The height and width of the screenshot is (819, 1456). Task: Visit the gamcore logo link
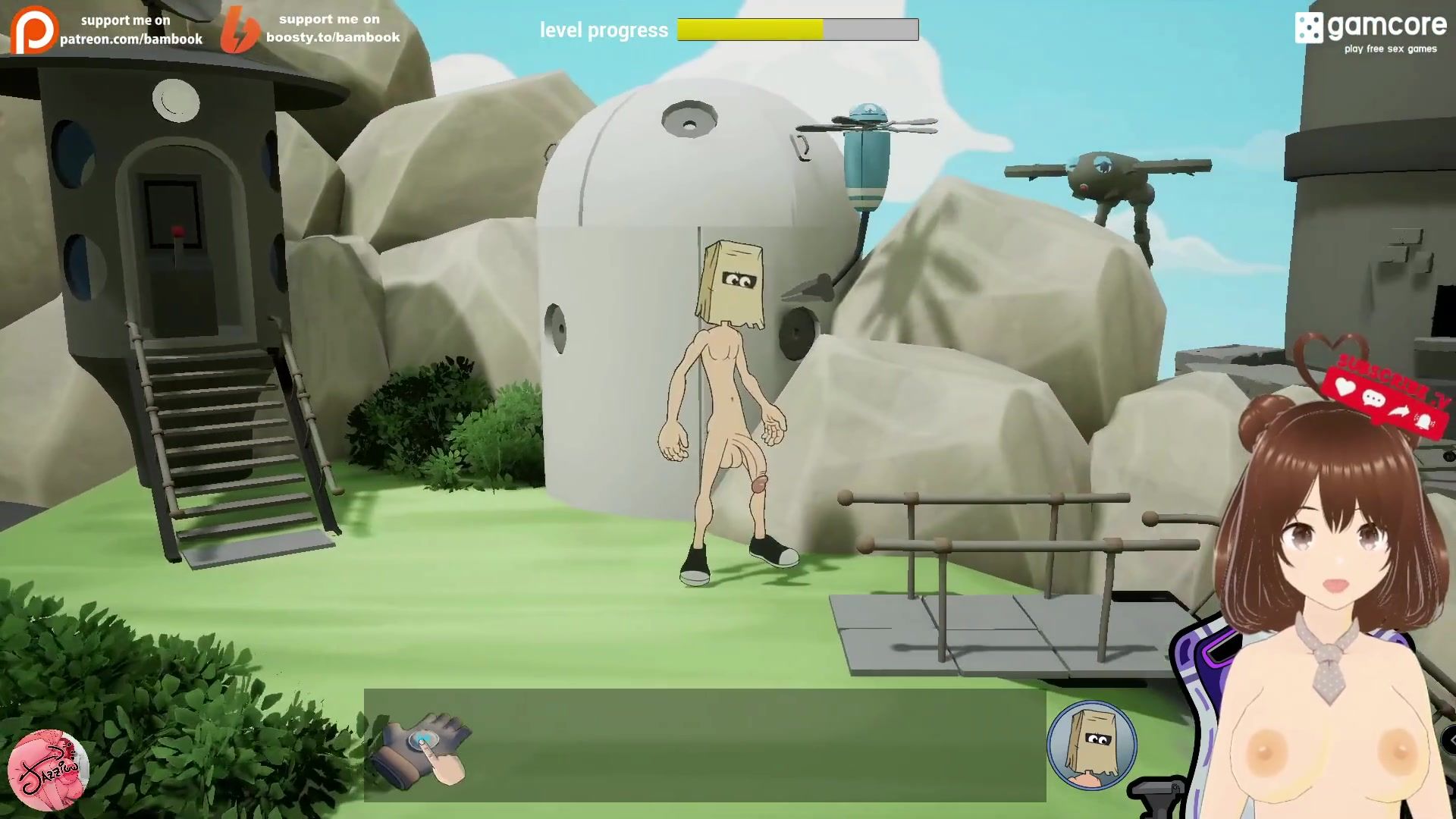click(1371, 31)
